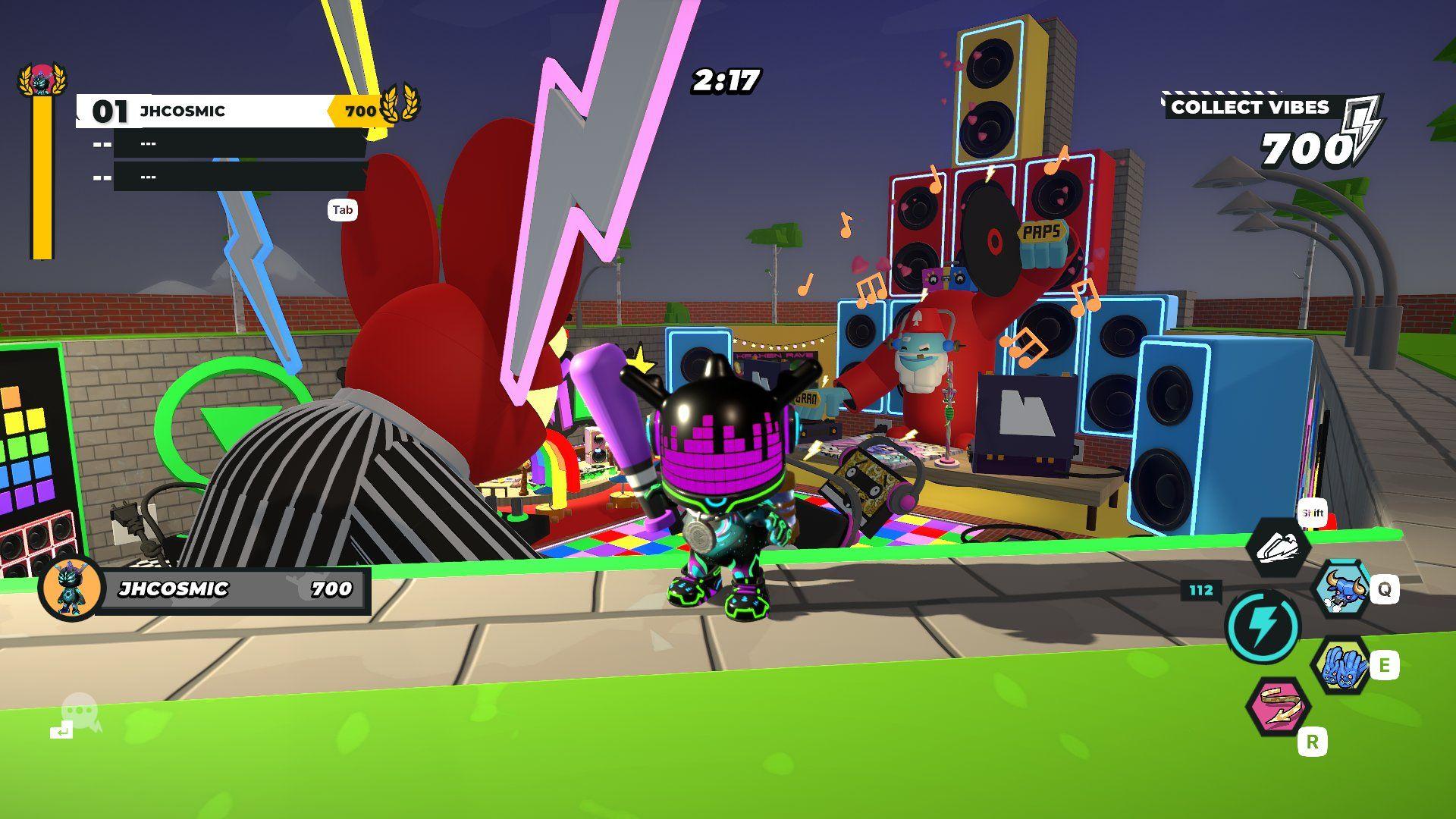Activate the pink spiral arrow ability
This screenshot has height=819, width=1456.
coord(1279,707)
